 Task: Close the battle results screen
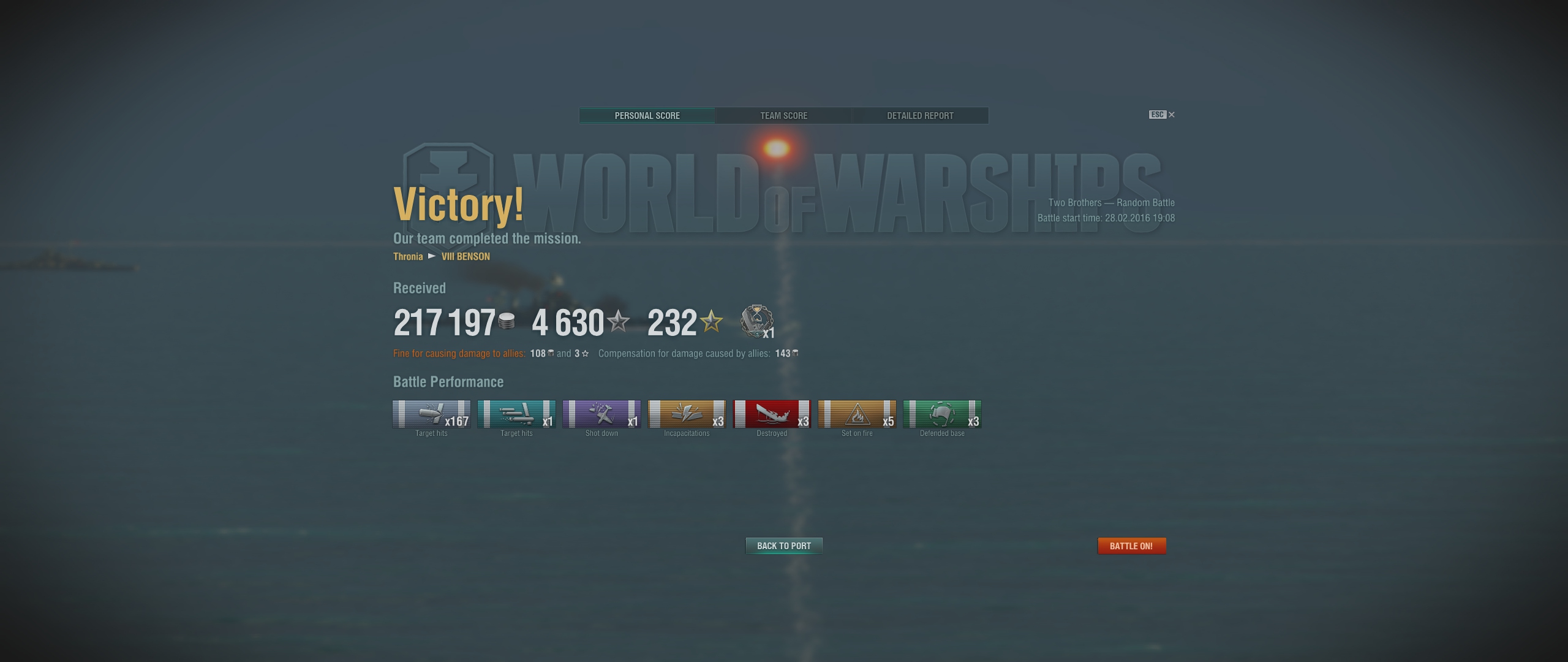click(x=1171, y=115)
